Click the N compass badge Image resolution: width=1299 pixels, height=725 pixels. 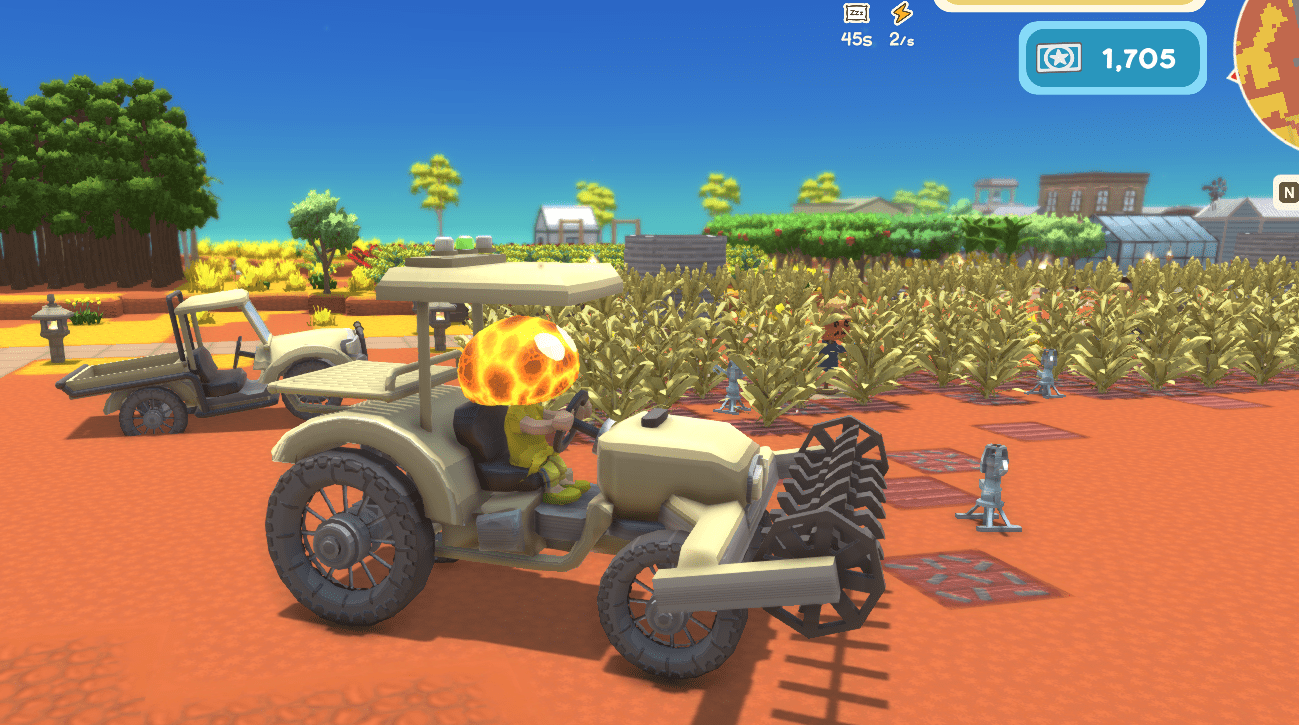click(1288, 192)
